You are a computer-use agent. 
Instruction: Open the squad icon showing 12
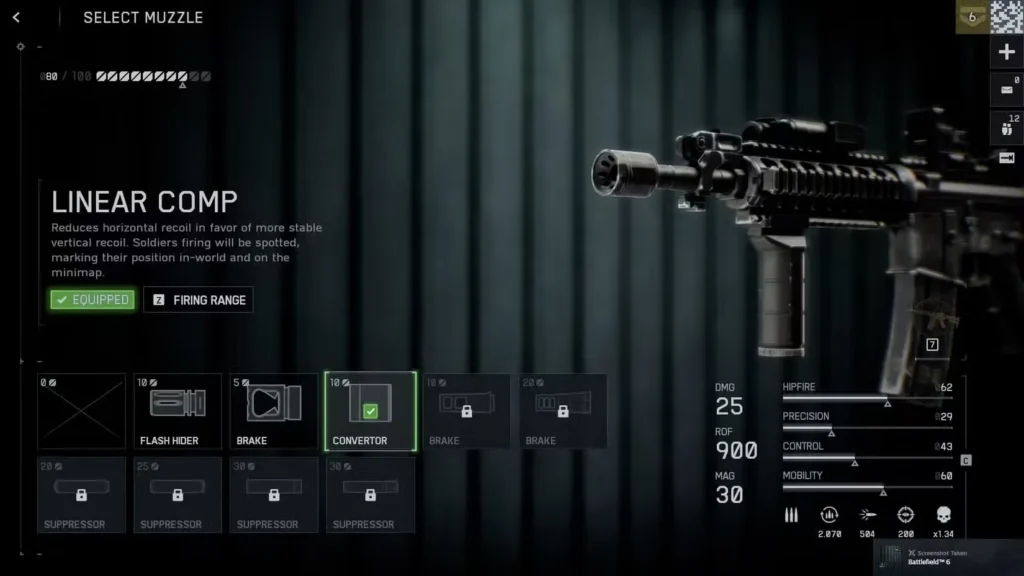pyautogui.click(x=1007, y=126)
